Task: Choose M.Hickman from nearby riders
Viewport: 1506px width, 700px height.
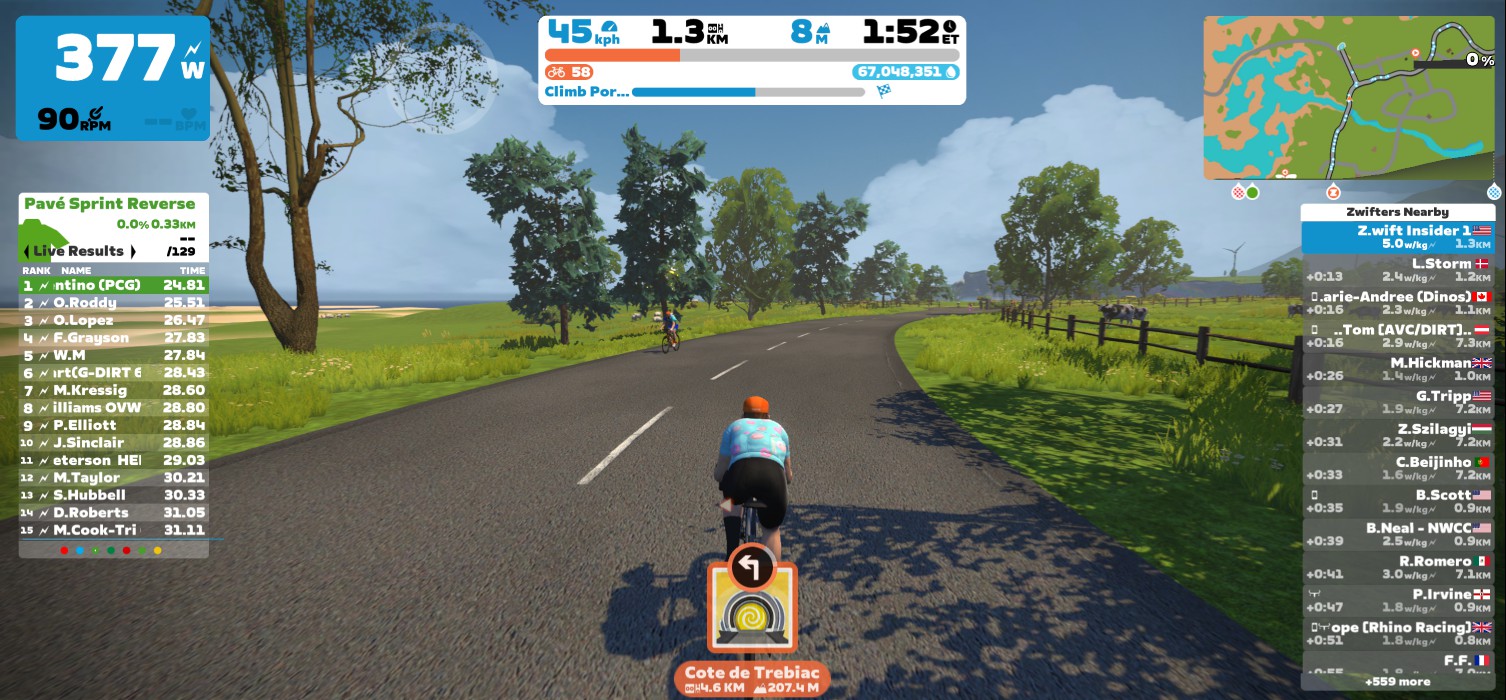Action: (1397, 369)
